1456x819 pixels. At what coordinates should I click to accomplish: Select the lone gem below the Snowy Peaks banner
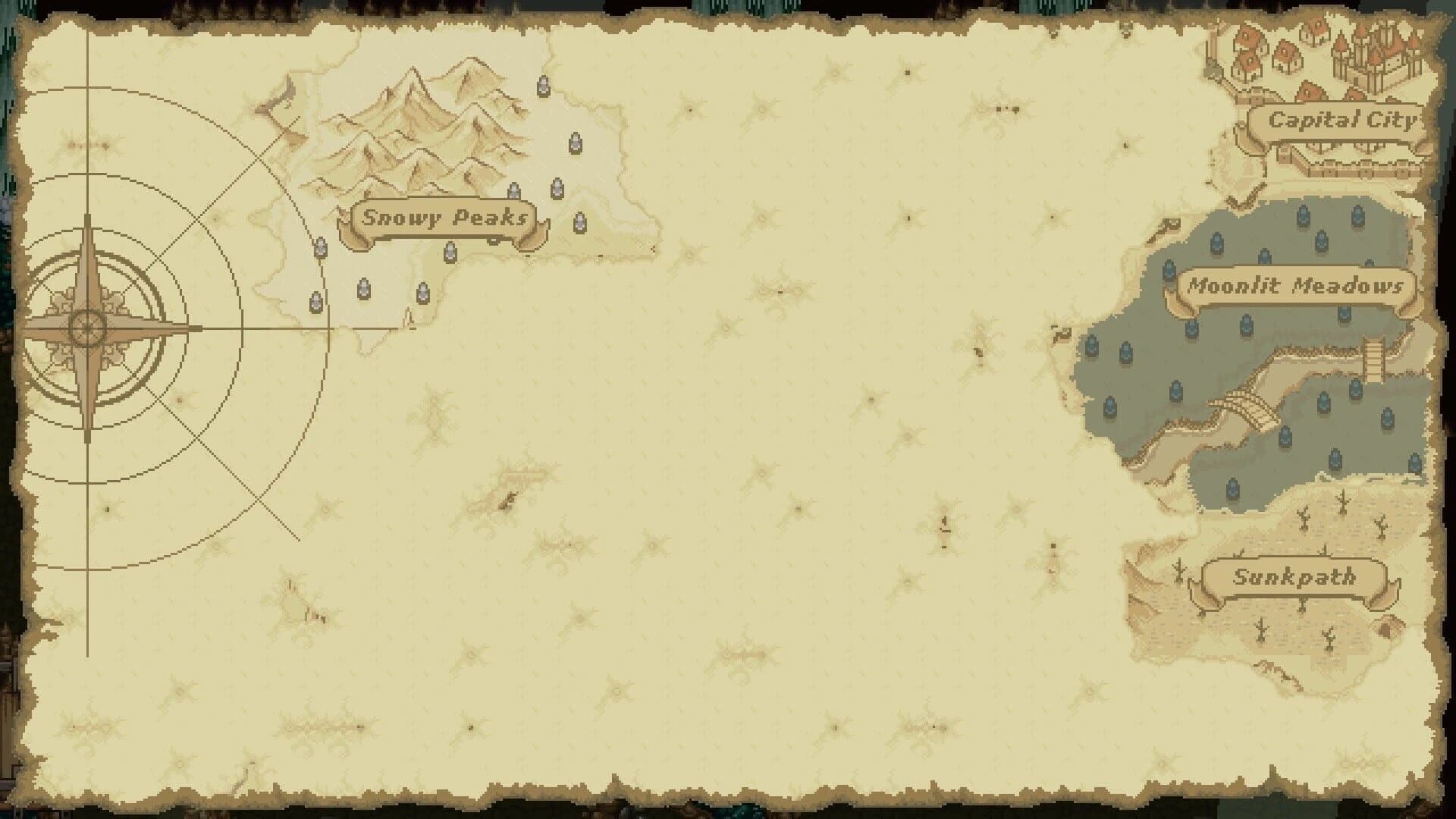click(x=450, y=252)
